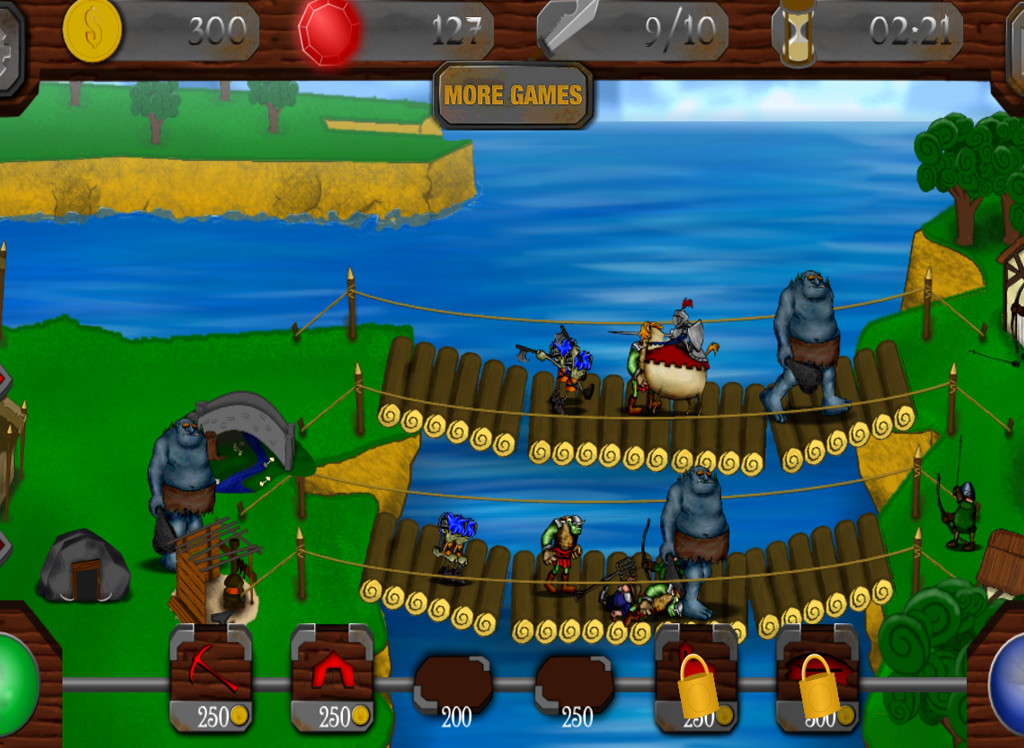Open the More Games link
The height and width of the screenshot is (748, 1024).
[513, 96]
